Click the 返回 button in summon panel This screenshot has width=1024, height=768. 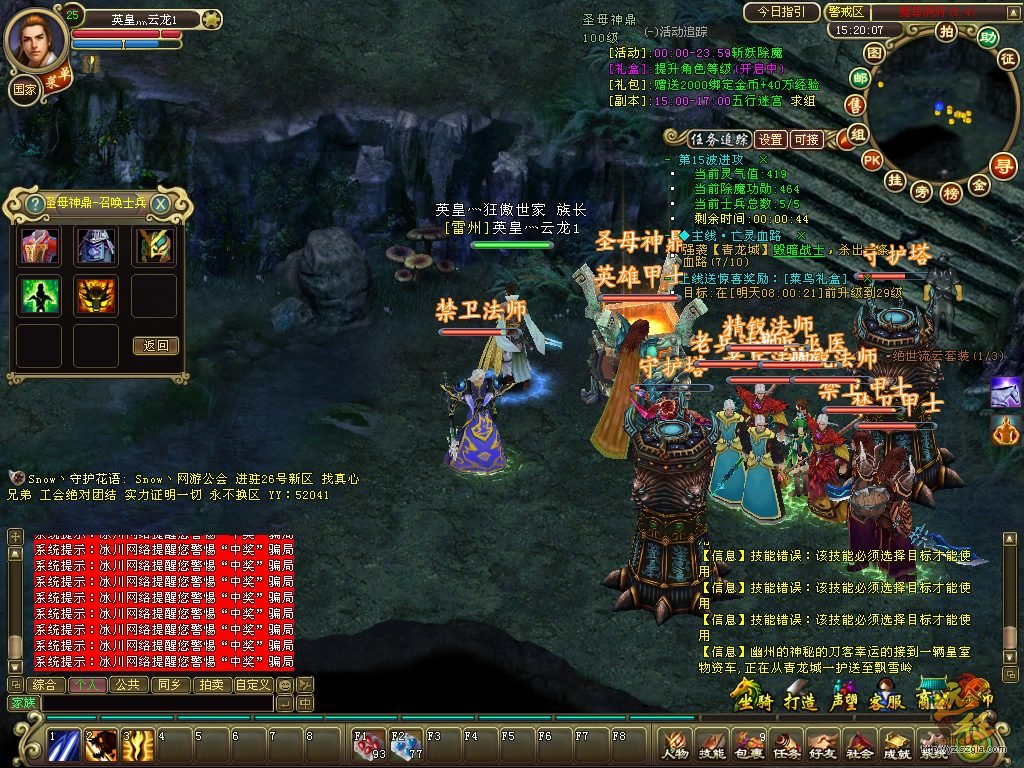tap(155, 346)
